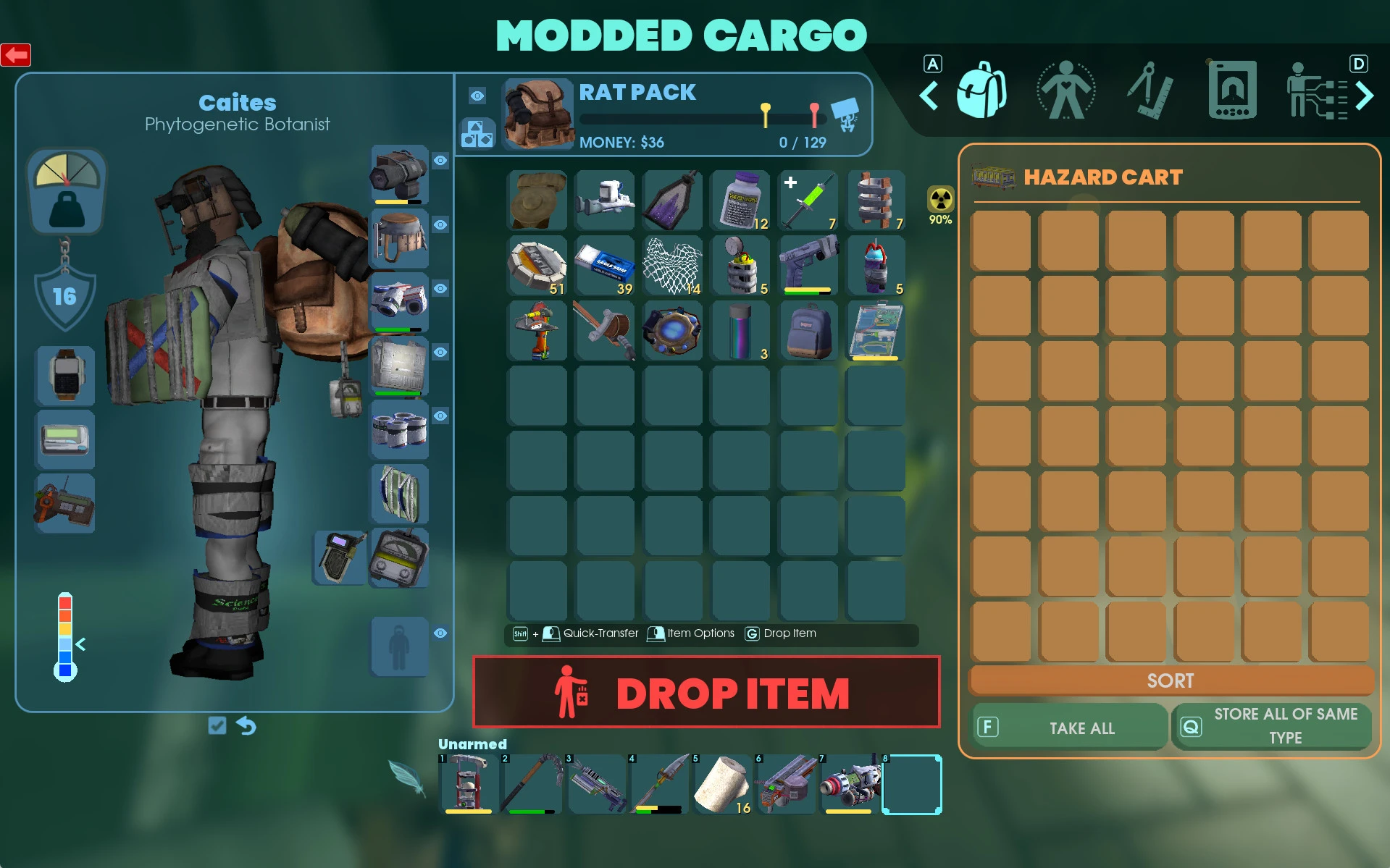1390x868 pixels.
Task: Select the wristwatch equipment slot icon
Action: pos(65,376)
